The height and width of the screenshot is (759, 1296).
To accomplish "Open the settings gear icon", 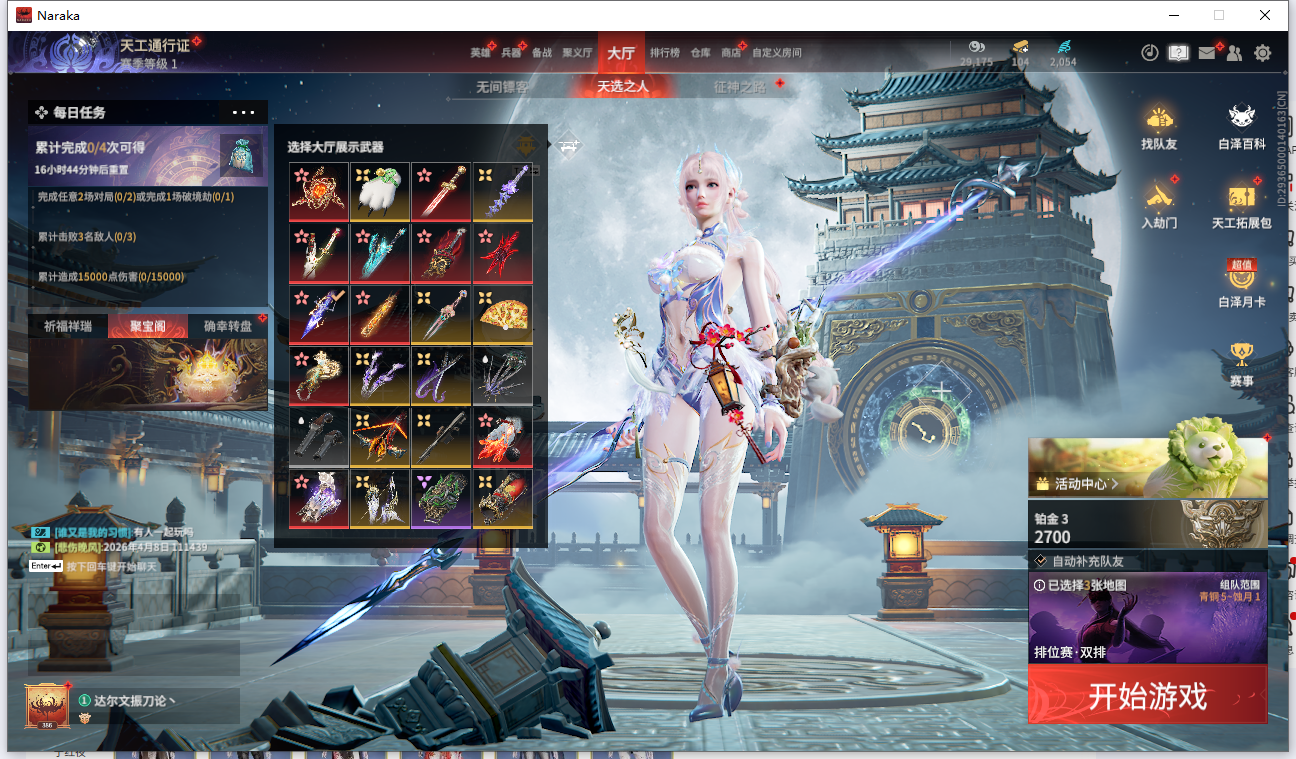I will coord(1263,53).
